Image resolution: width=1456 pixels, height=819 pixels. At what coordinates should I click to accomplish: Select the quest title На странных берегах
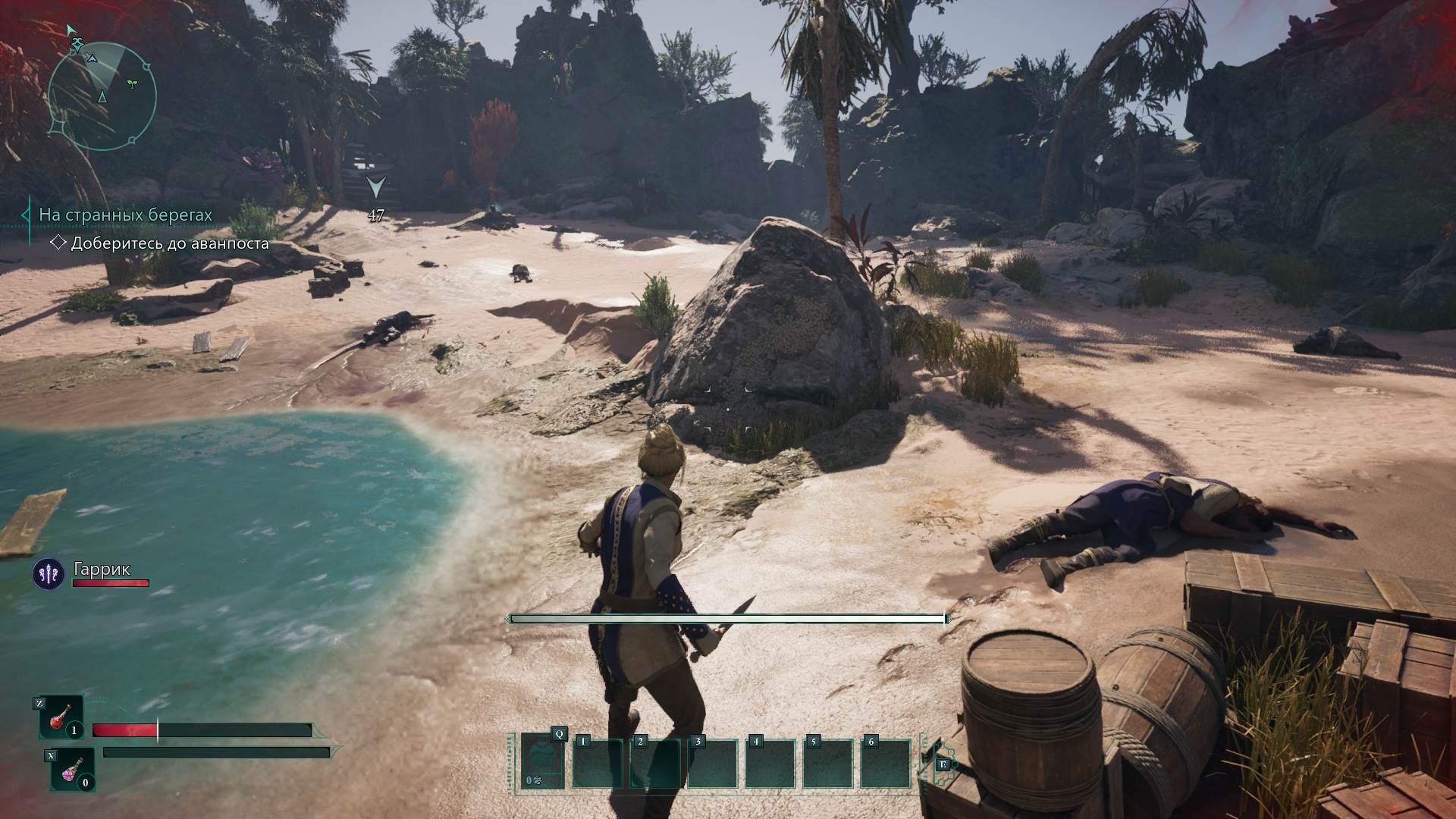[x=125, y=215]
